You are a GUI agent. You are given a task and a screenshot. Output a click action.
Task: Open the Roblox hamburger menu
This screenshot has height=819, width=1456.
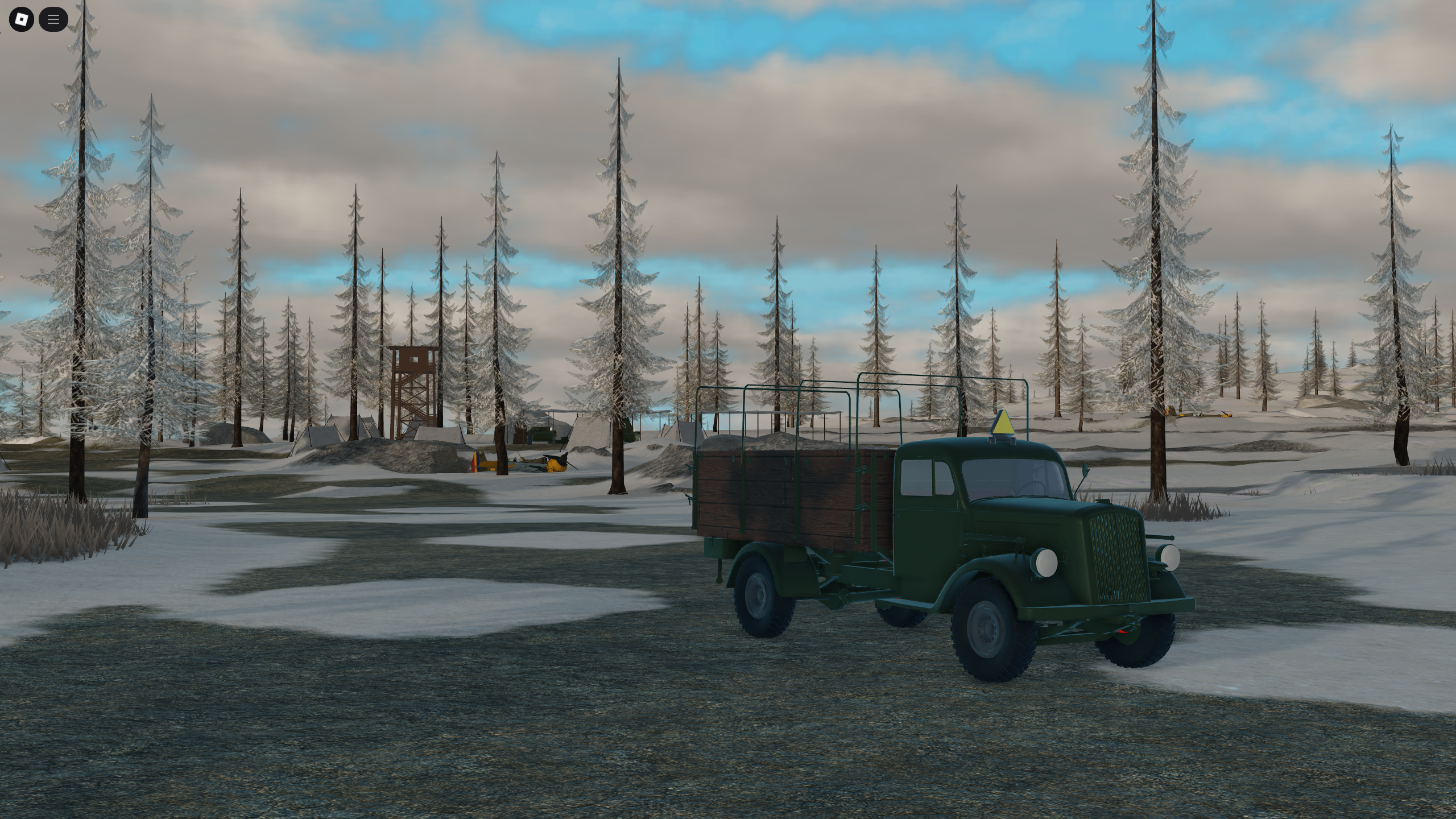[53, 19]
